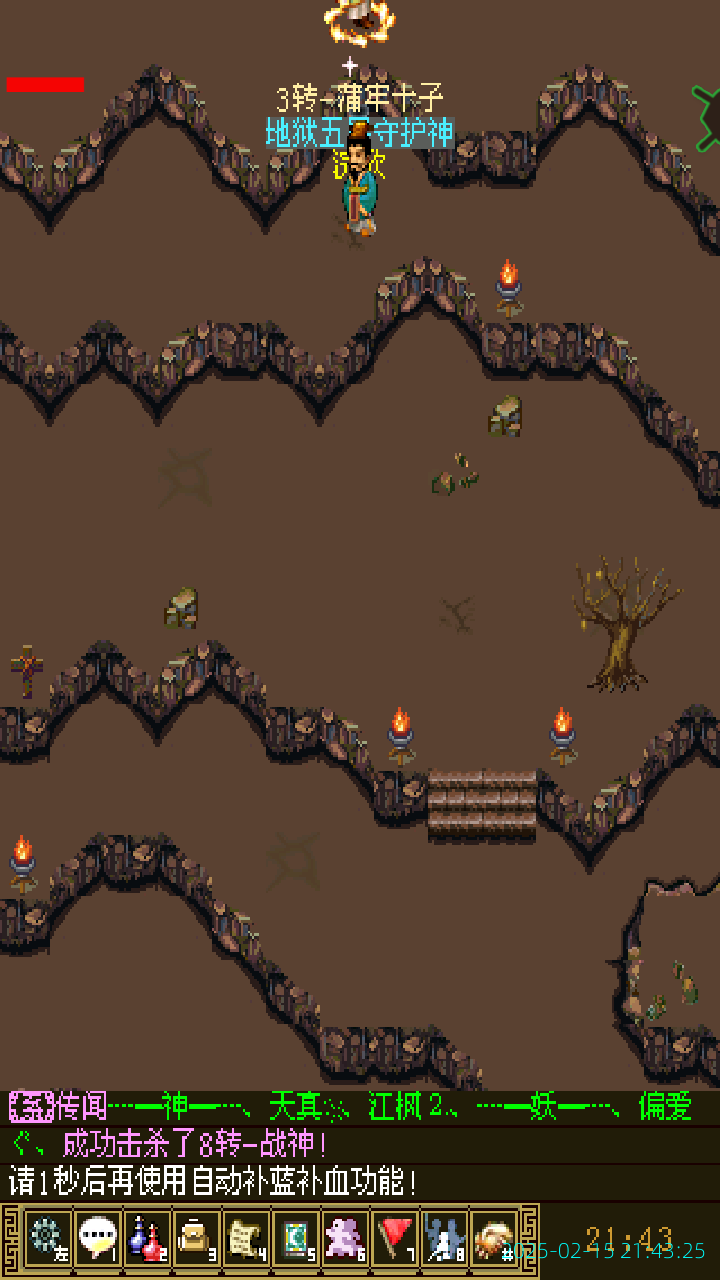Screen dimensions: 720x1280
Task: Open the two-figures team icon
Action: (x=445, y=1238)
